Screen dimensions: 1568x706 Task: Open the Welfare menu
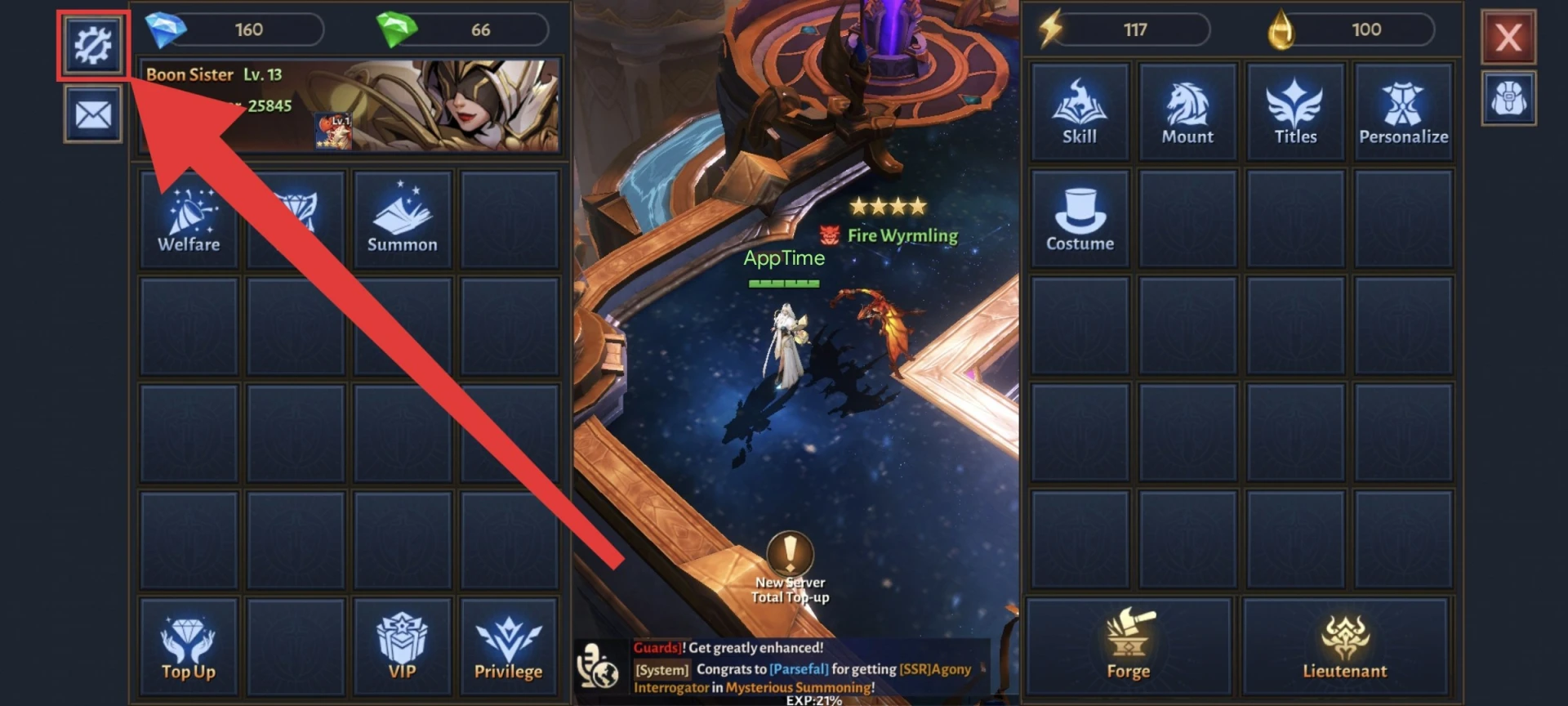tap(189, 219)
